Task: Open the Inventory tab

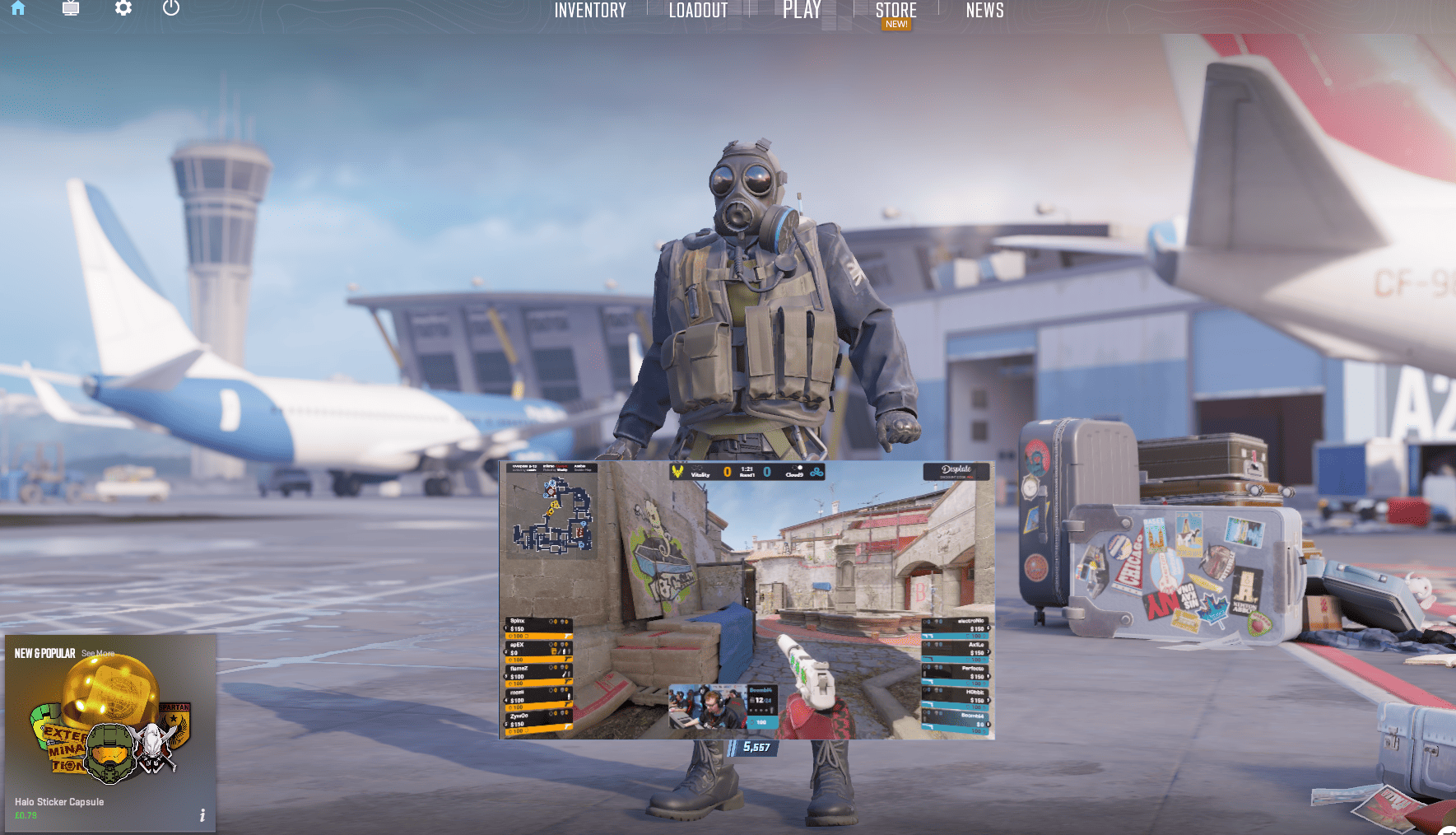Action: tap(590, 11)
